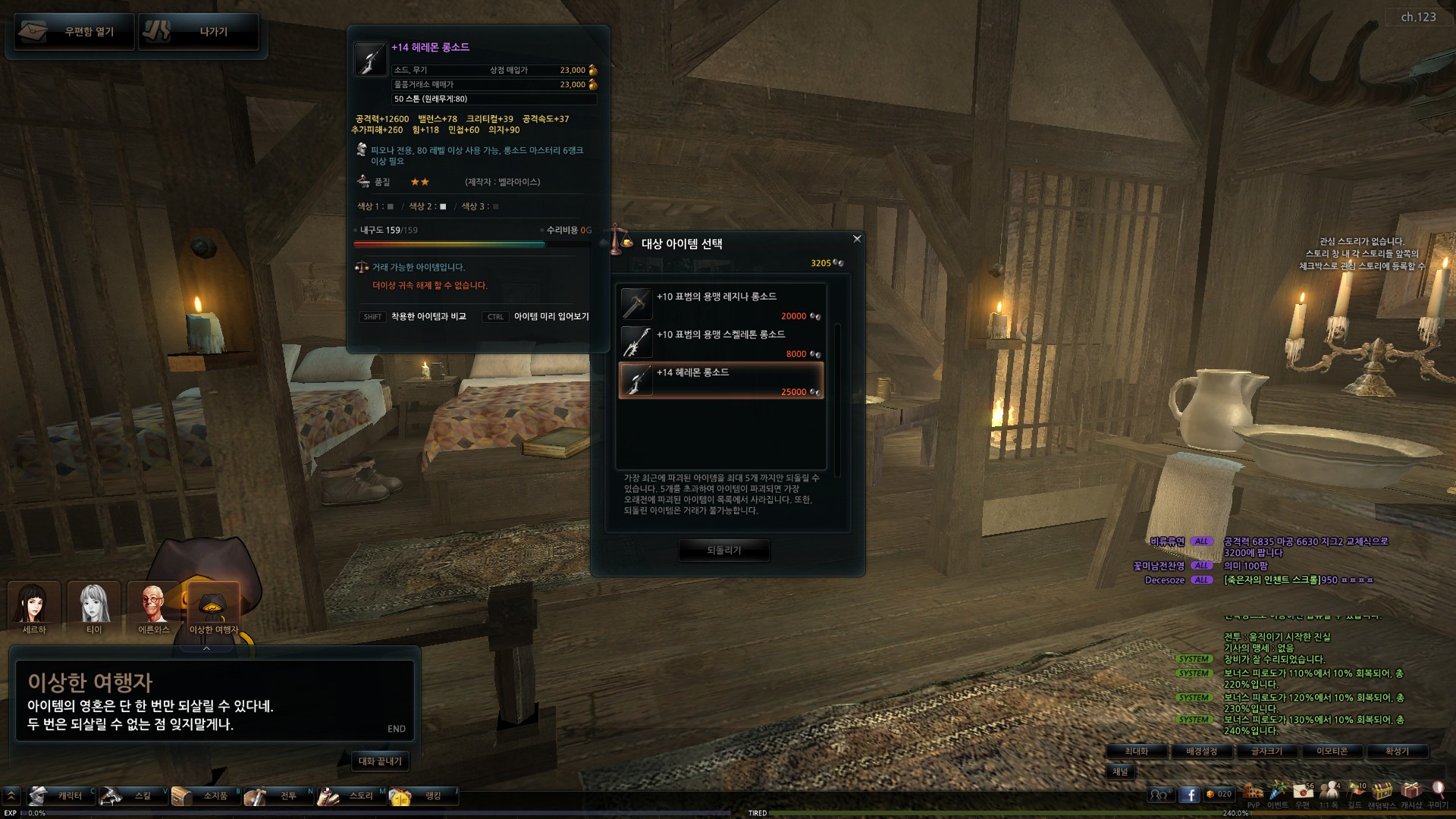Viewport: 1456px width, 819px height.
Task: Confirm restore with 되돌리기 button
Action: [723, 551]
